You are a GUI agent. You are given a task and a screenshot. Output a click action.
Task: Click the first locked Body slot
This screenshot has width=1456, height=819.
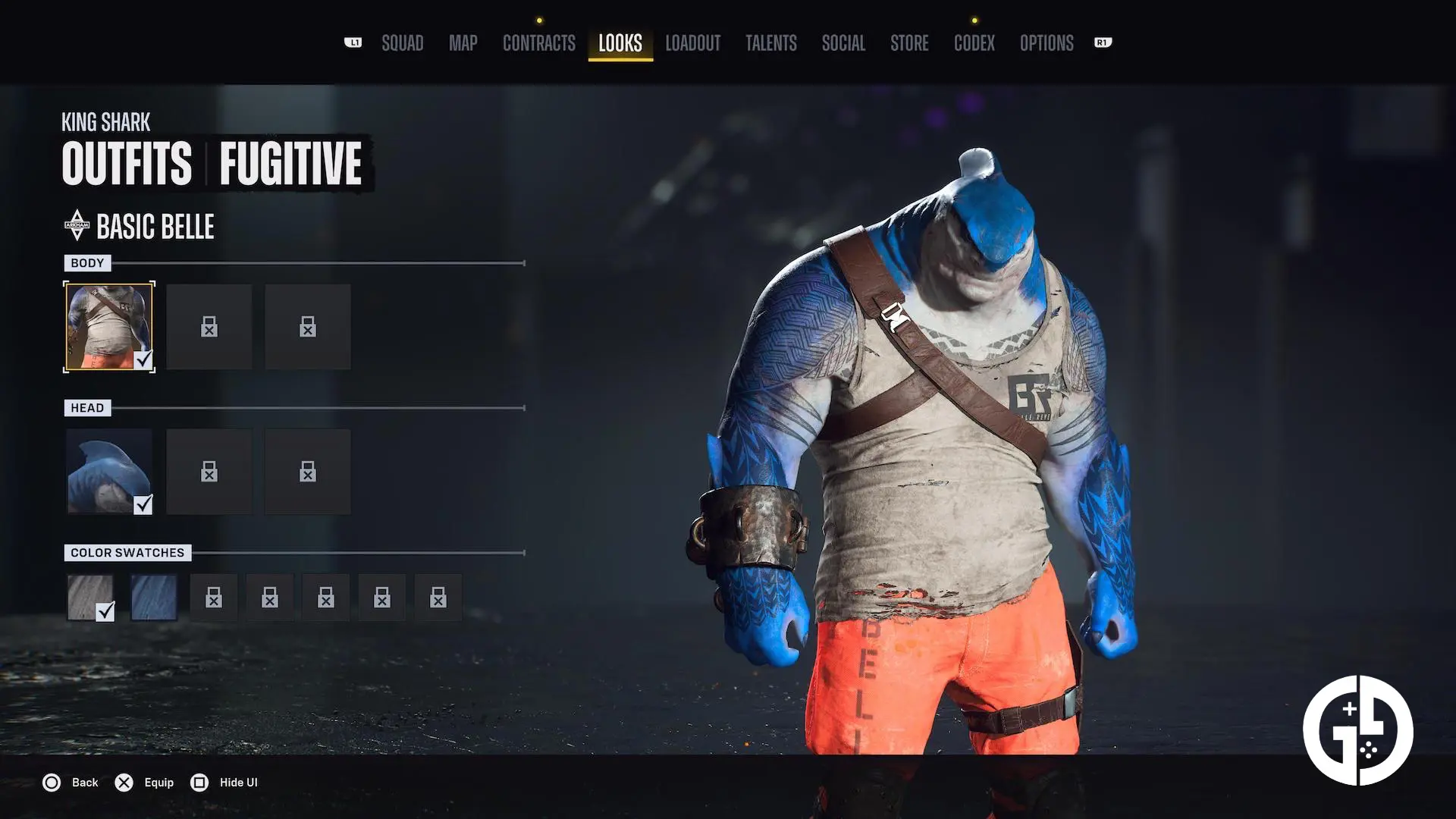tap(209, 326)
